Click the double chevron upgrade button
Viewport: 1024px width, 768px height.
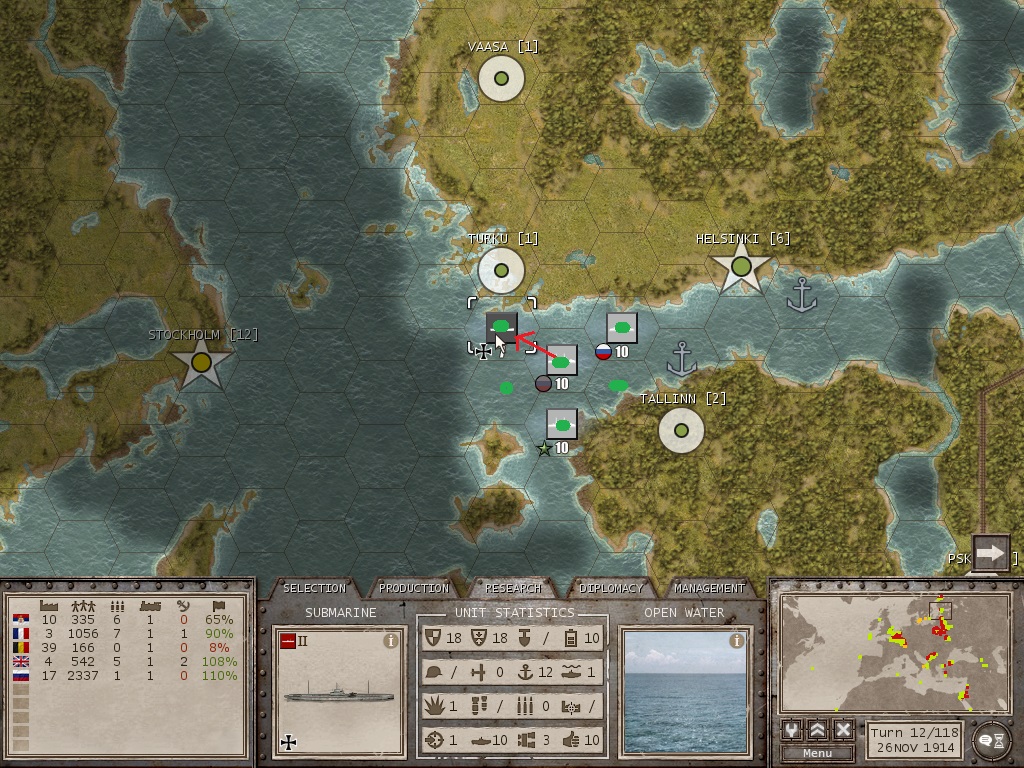pos(817,730)
